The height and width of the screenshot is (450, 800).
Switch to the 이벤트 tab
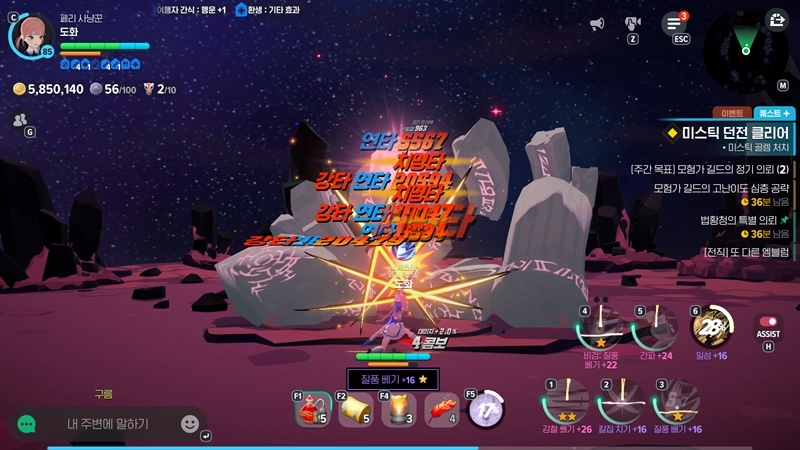click(729, 113)
